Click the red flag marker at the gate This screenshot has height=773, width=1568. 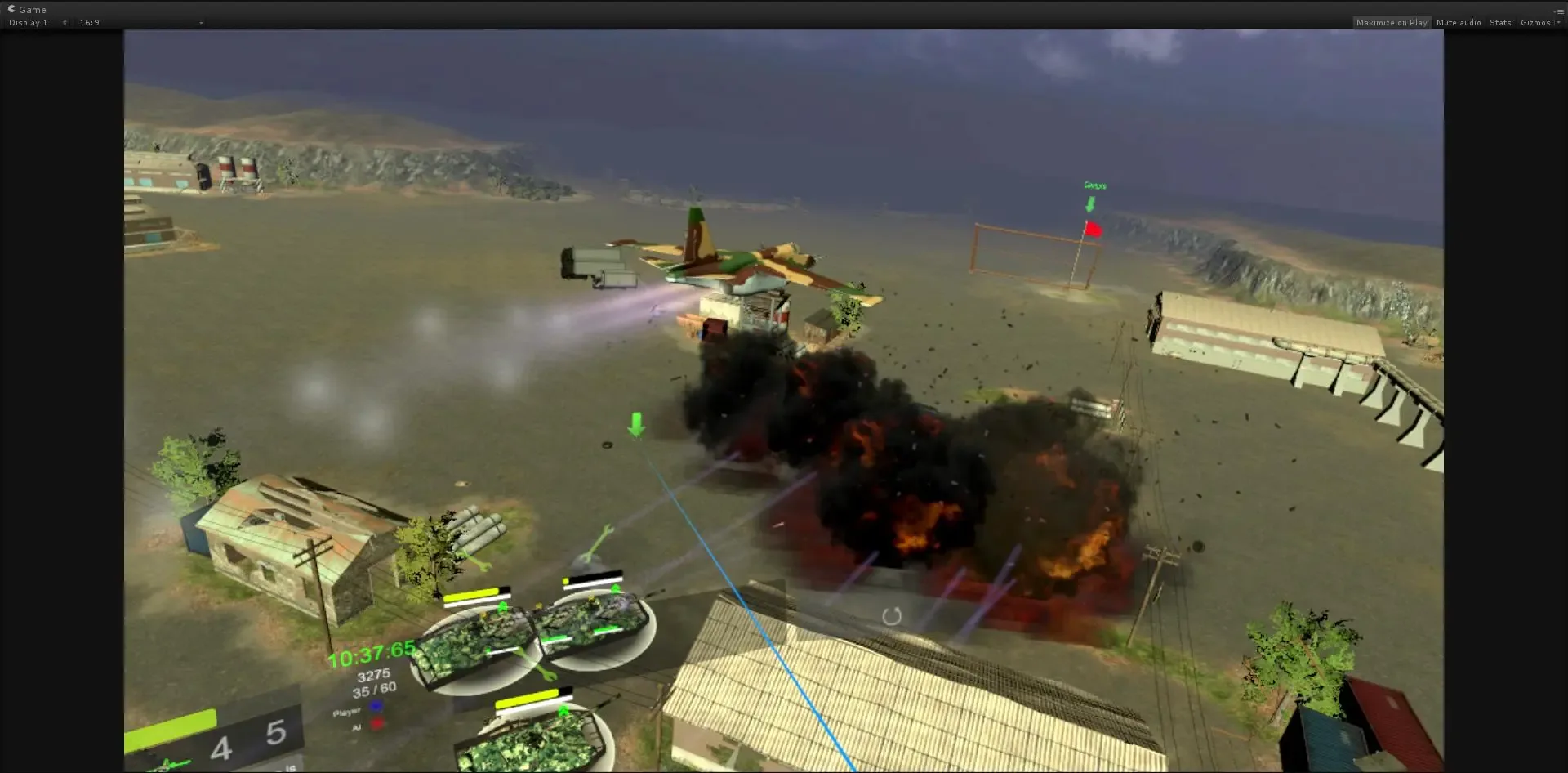(x=1092, y=230)
